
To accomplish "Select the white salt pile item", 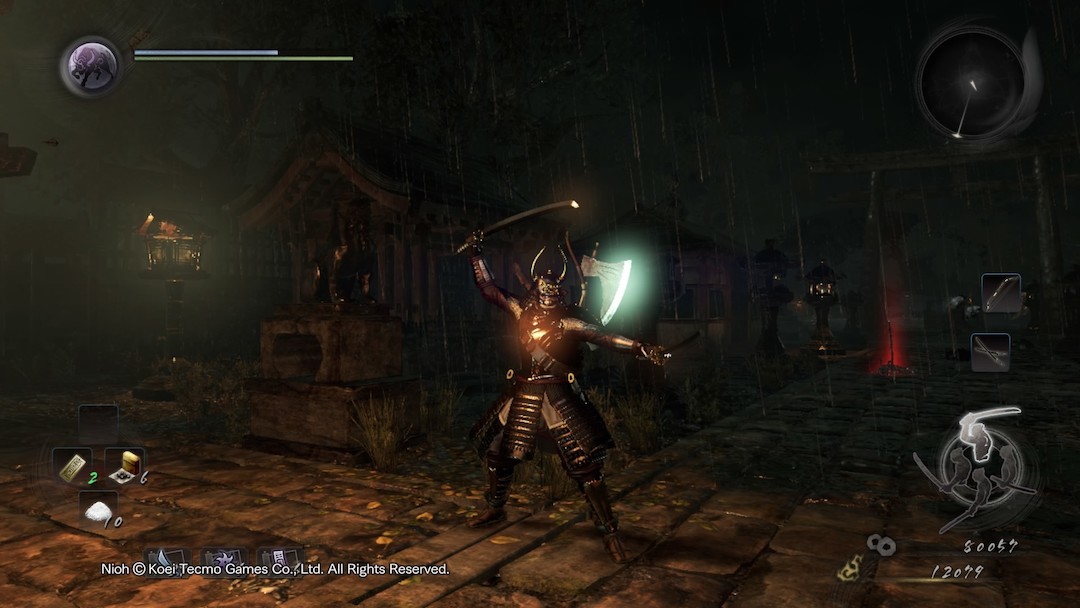I will 97,510.
